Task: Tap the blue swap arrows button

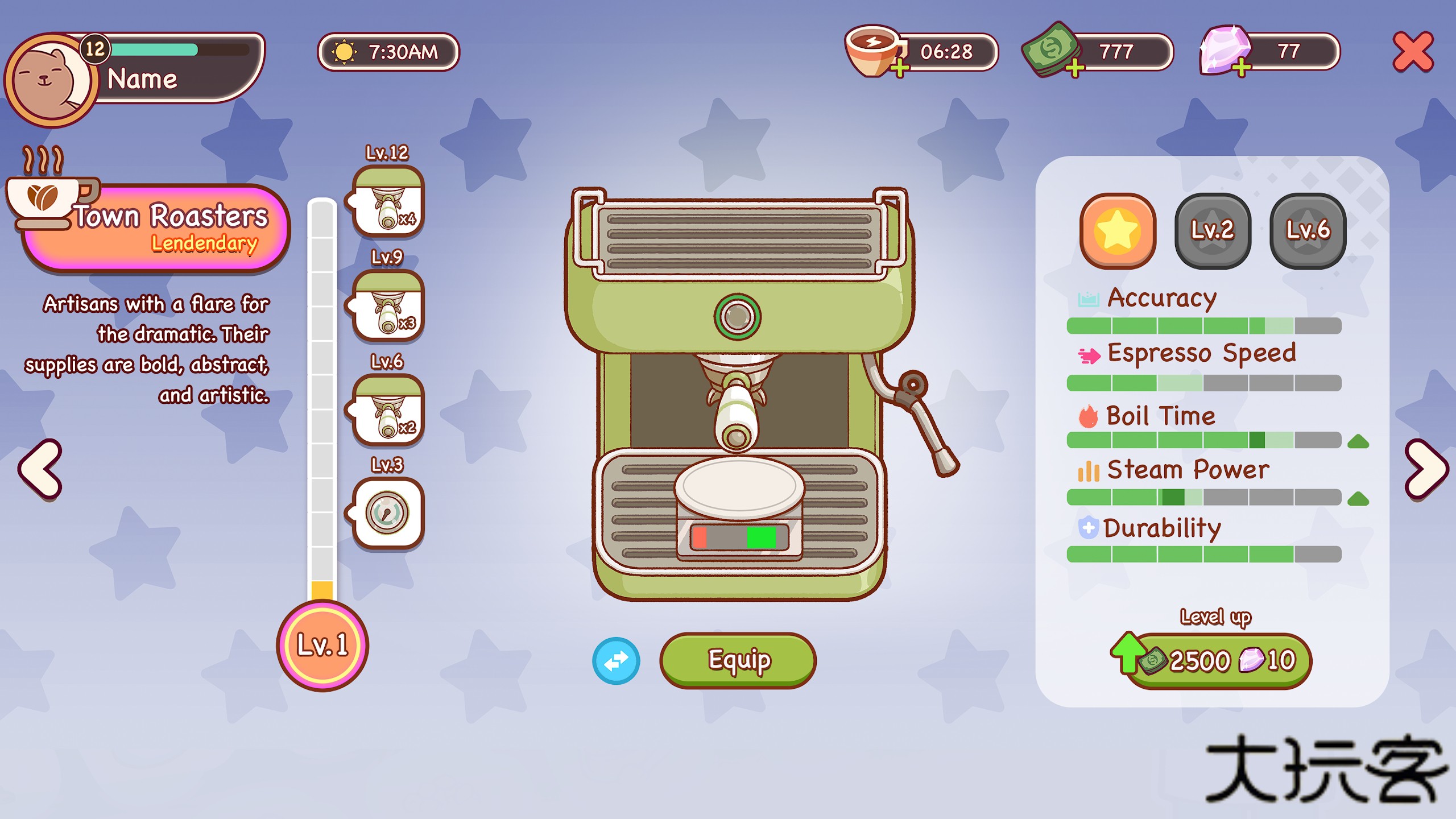Action: click(616, 661)
